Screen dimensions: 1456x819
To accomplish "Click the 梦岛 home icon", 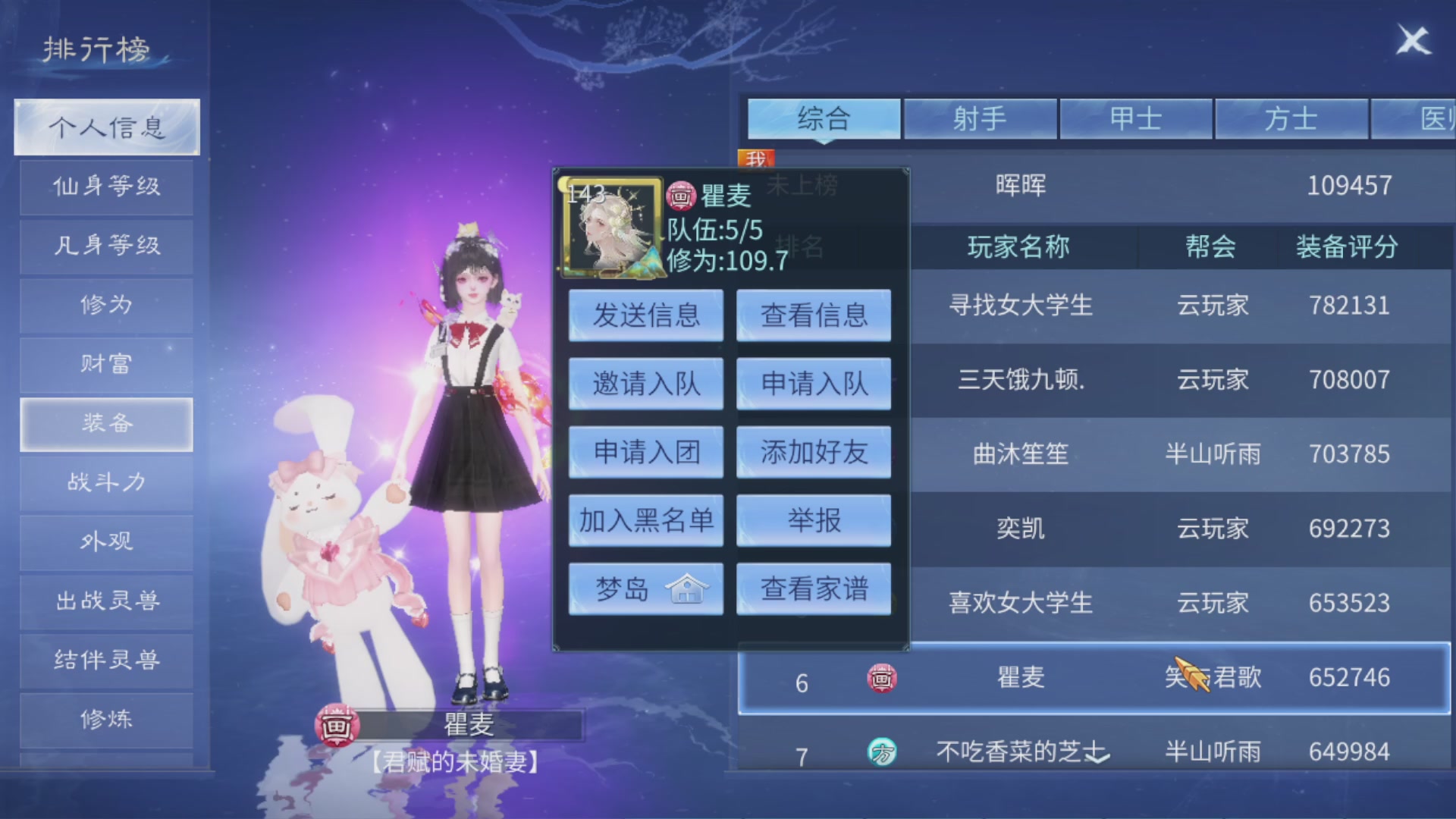I will coord(689,588).
